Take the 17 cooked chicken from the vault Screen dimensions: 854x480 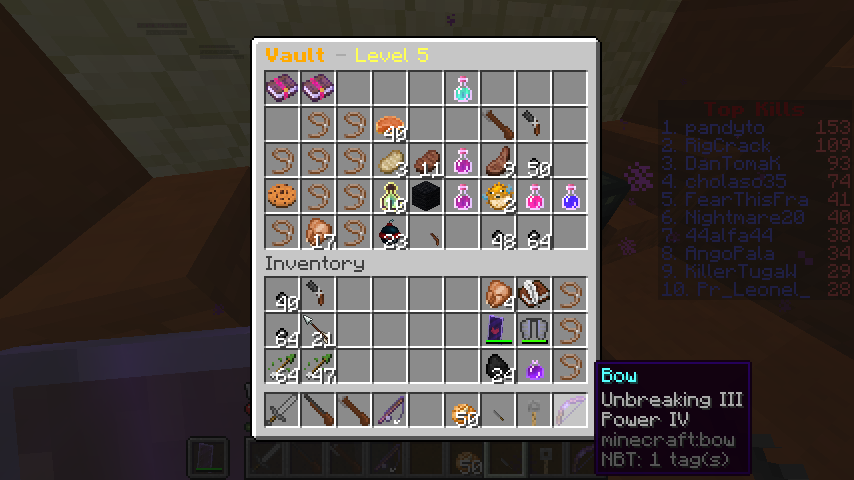(318, 233)
